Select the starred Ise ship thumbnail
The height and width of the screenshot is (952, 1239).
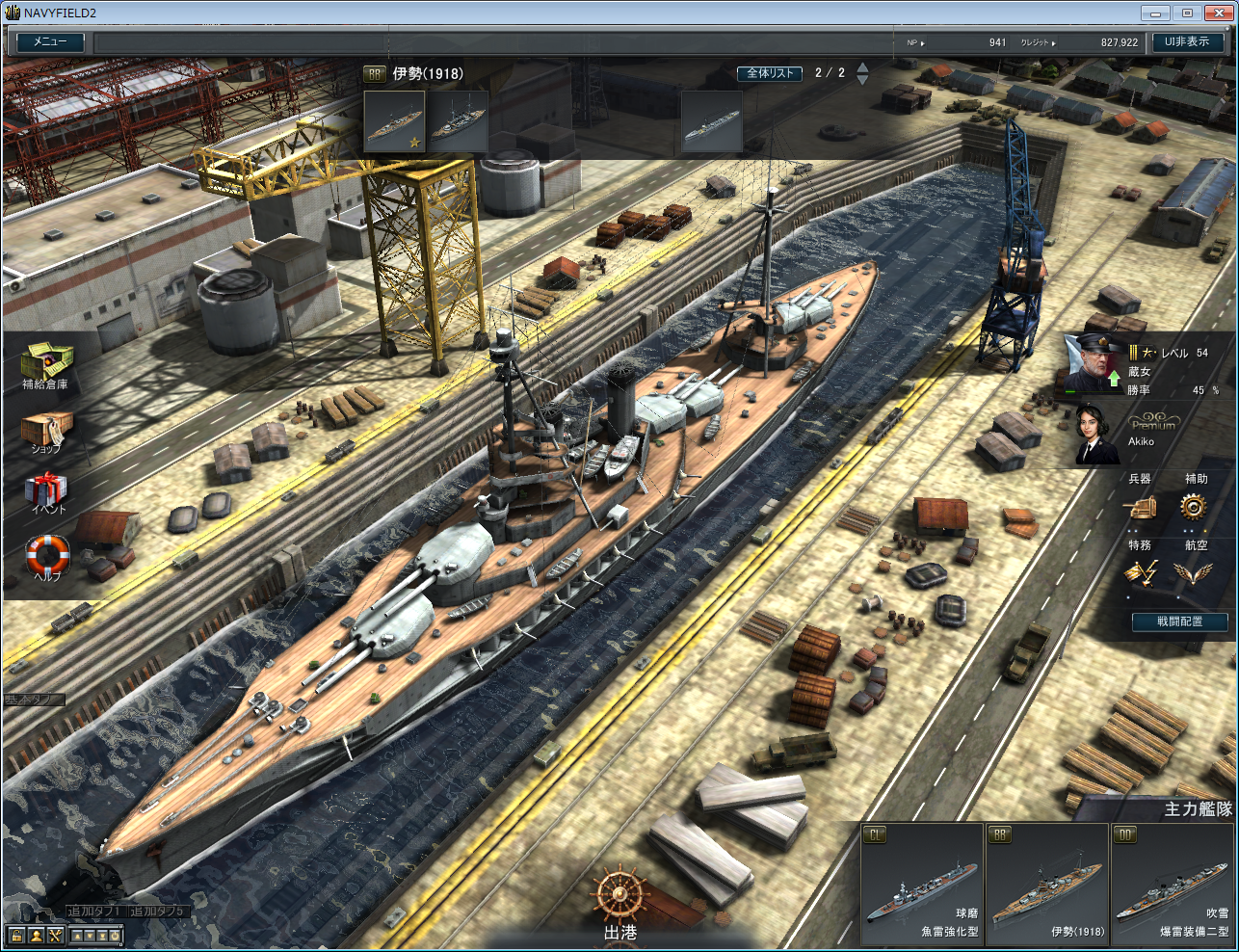pyautogui.click(x=394, y=122)
